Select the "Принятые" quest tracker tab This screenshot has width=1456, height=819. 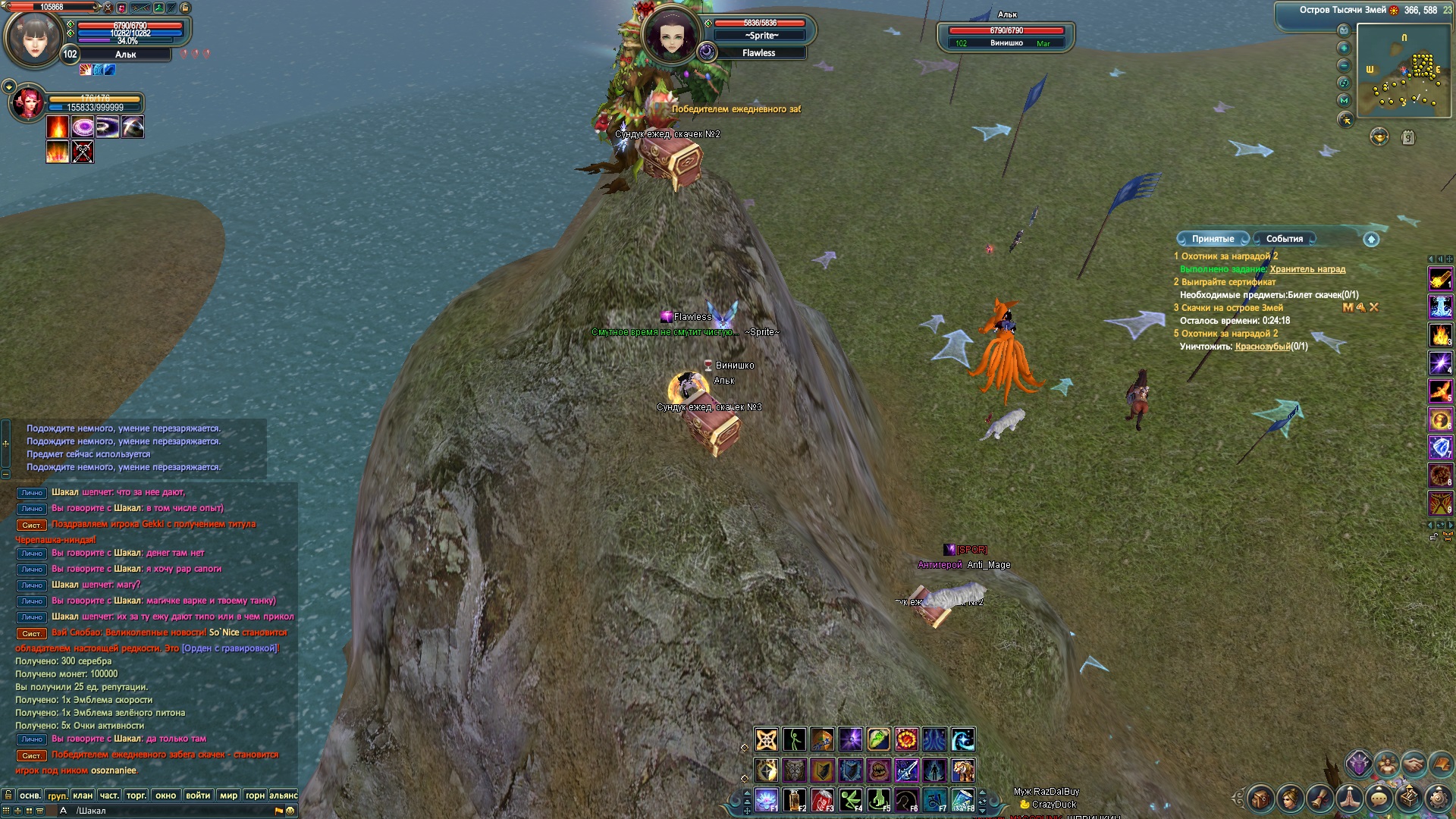pyautogui.click(x=1213, y=239)
